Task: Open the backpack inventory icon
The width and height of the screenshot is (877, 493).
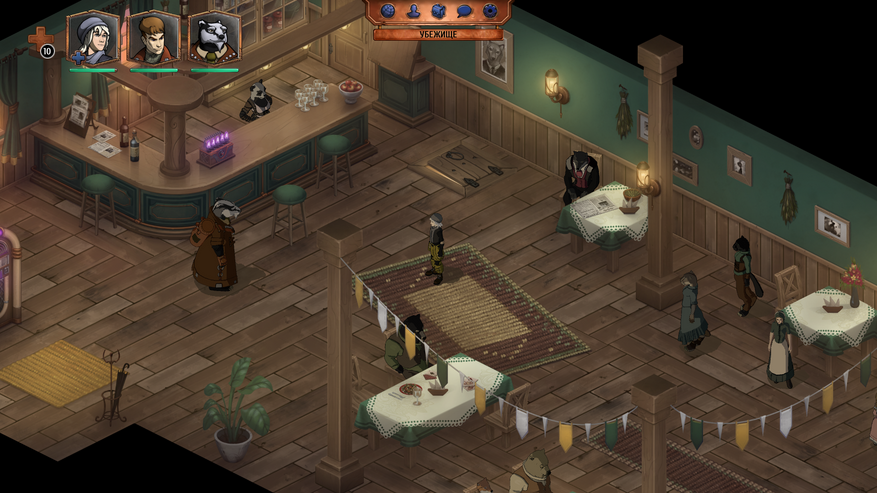Action: tap(439, 11)
